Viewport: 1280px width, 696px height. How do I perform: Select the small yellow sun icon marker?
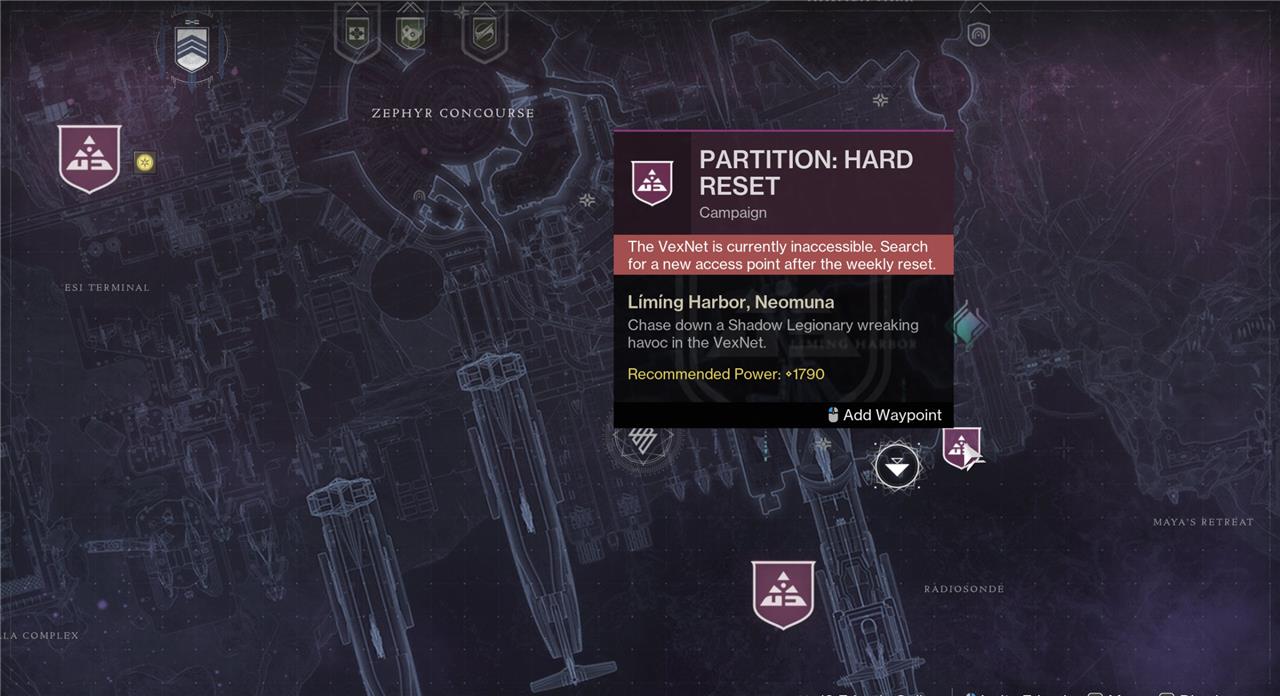145,162
